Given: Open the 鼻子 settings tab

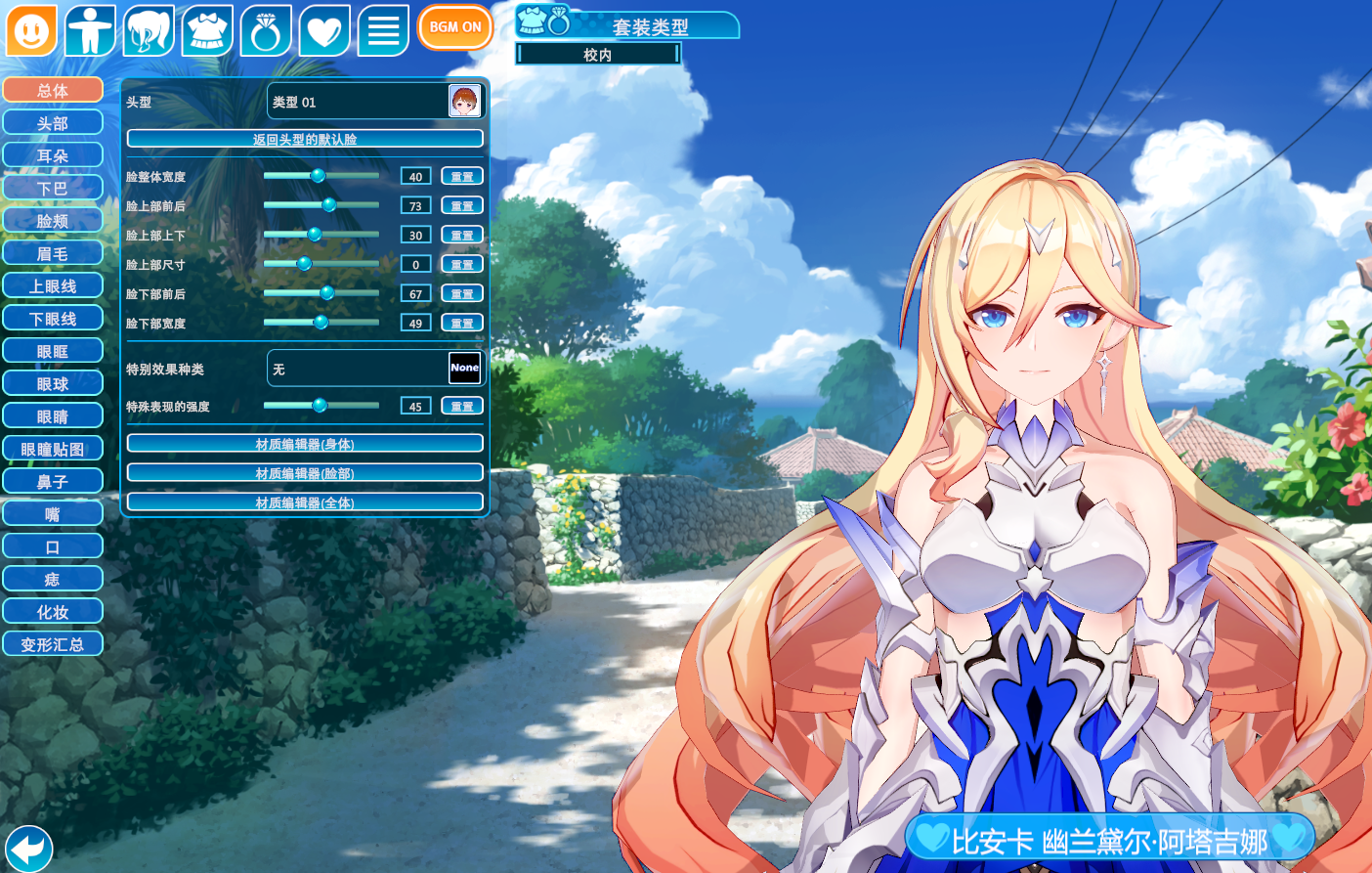Looking at the screenshot, I should tap(53, 481).
